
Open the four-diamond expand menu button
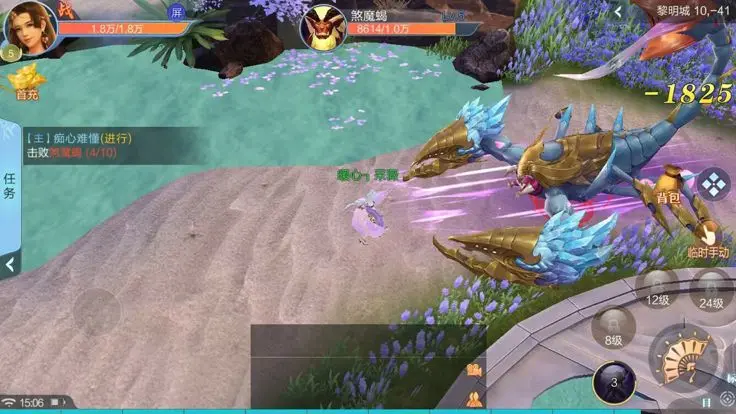pyautogui.click(x=713, y=184)
